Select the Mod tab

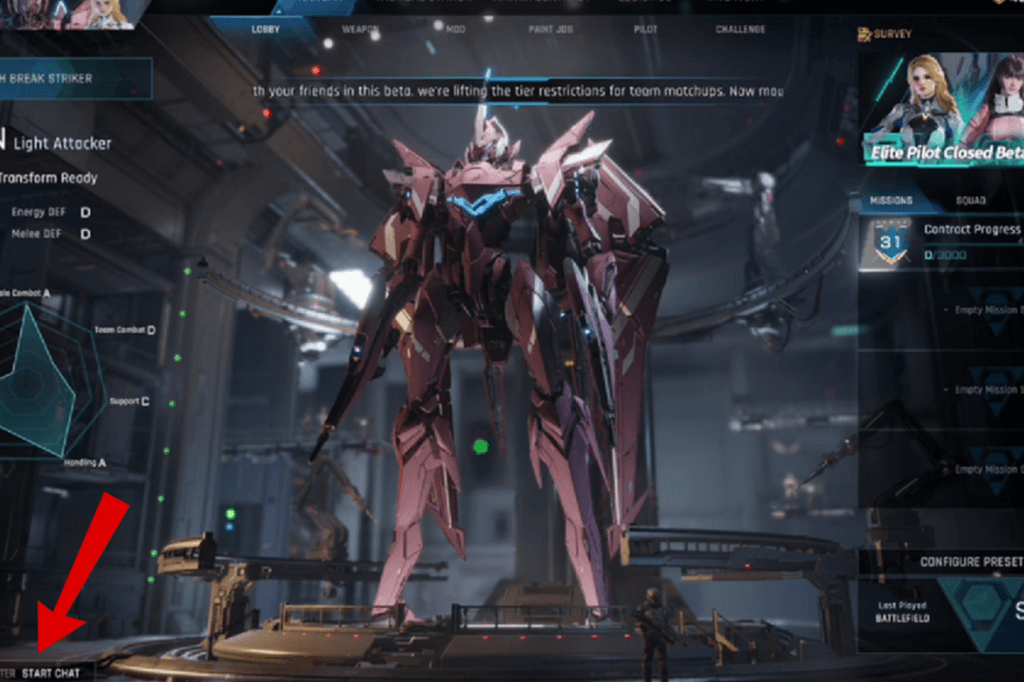[x=456, y=30]
